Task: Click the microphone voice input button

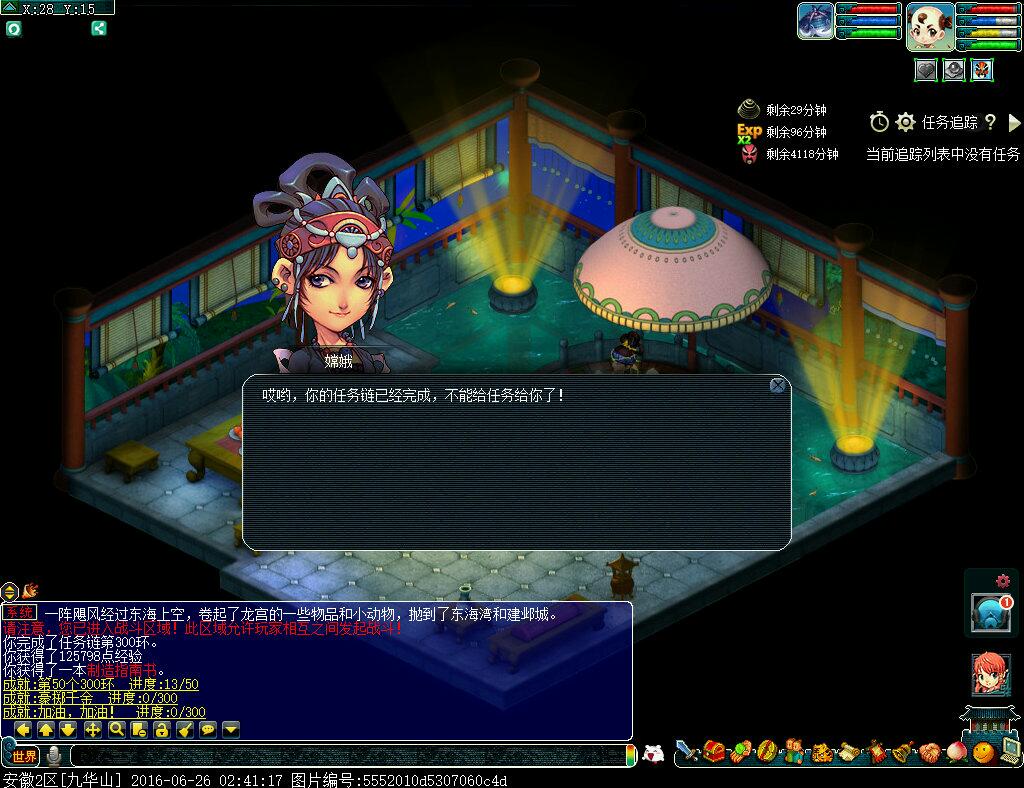Action: (x=54, y=756)
